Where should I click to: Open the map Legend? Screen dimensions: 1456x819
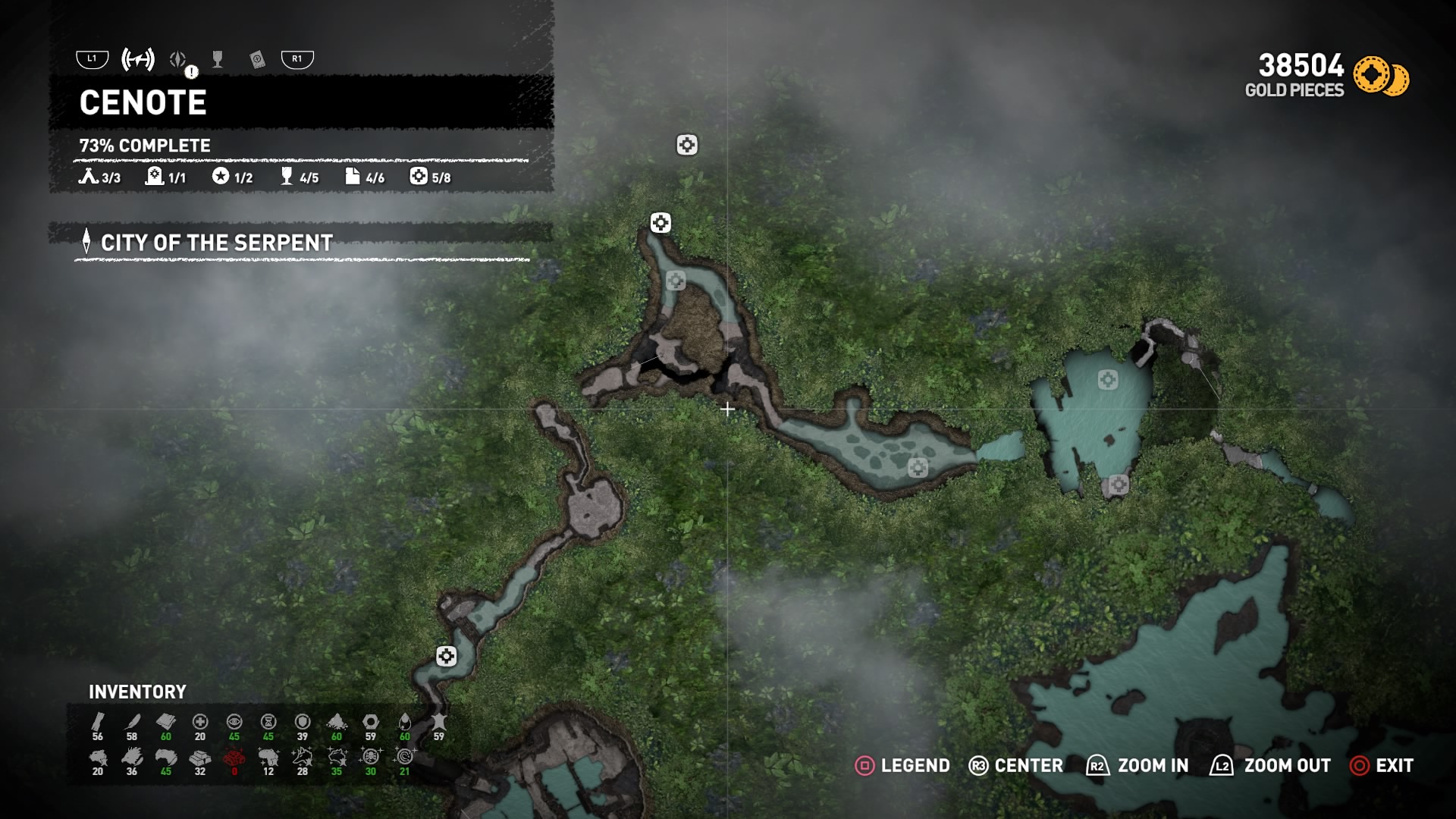(x=902, y=766)
